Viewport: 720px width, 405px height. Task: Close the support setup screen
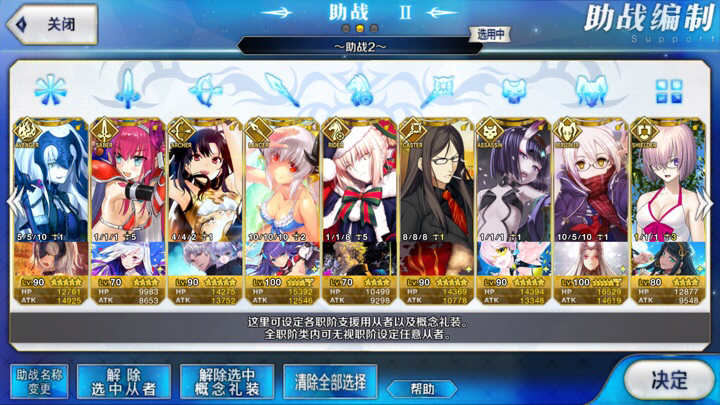click(52, 22)
